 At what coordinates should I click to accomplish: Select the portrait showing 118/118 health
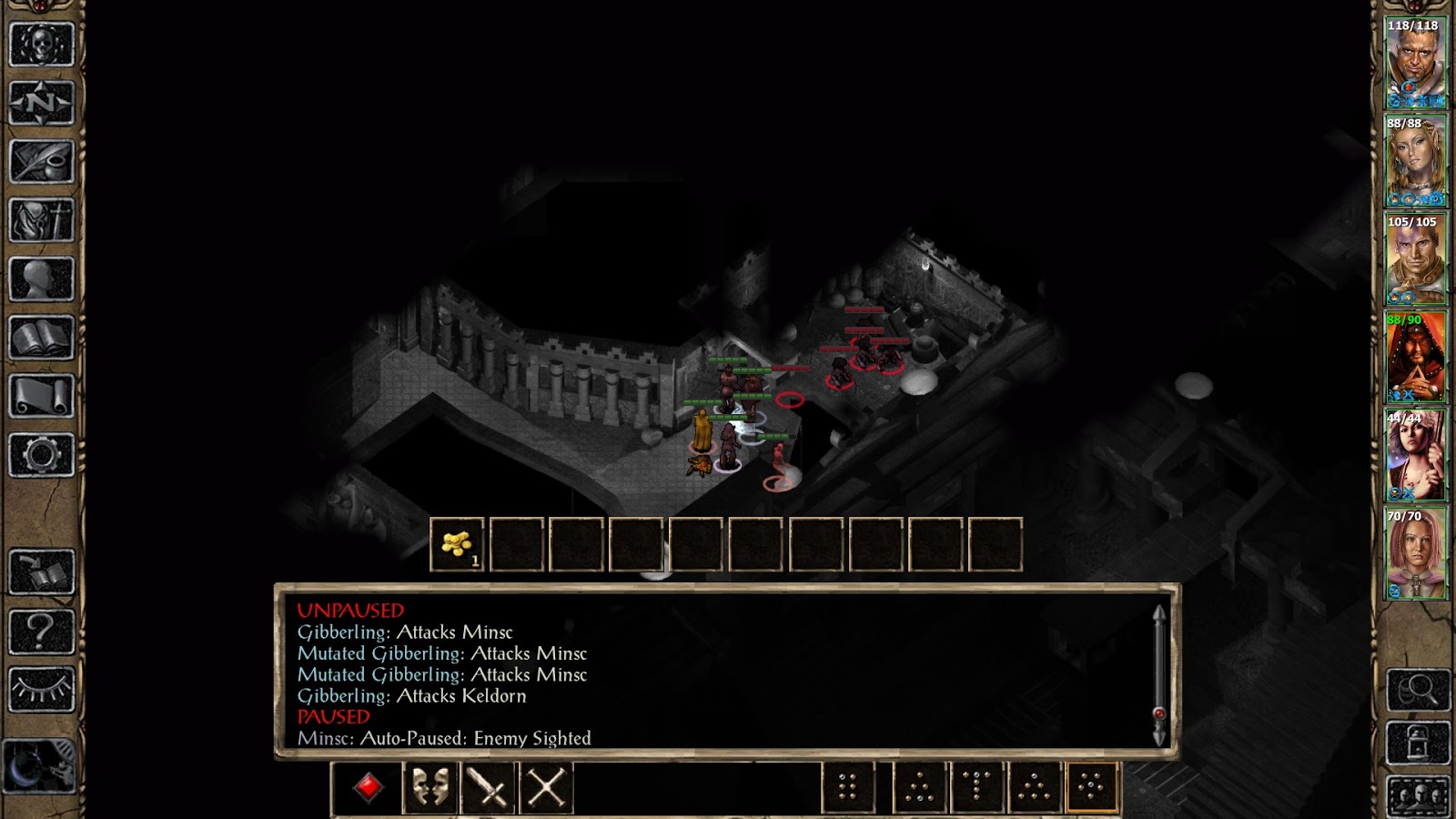1415,62
